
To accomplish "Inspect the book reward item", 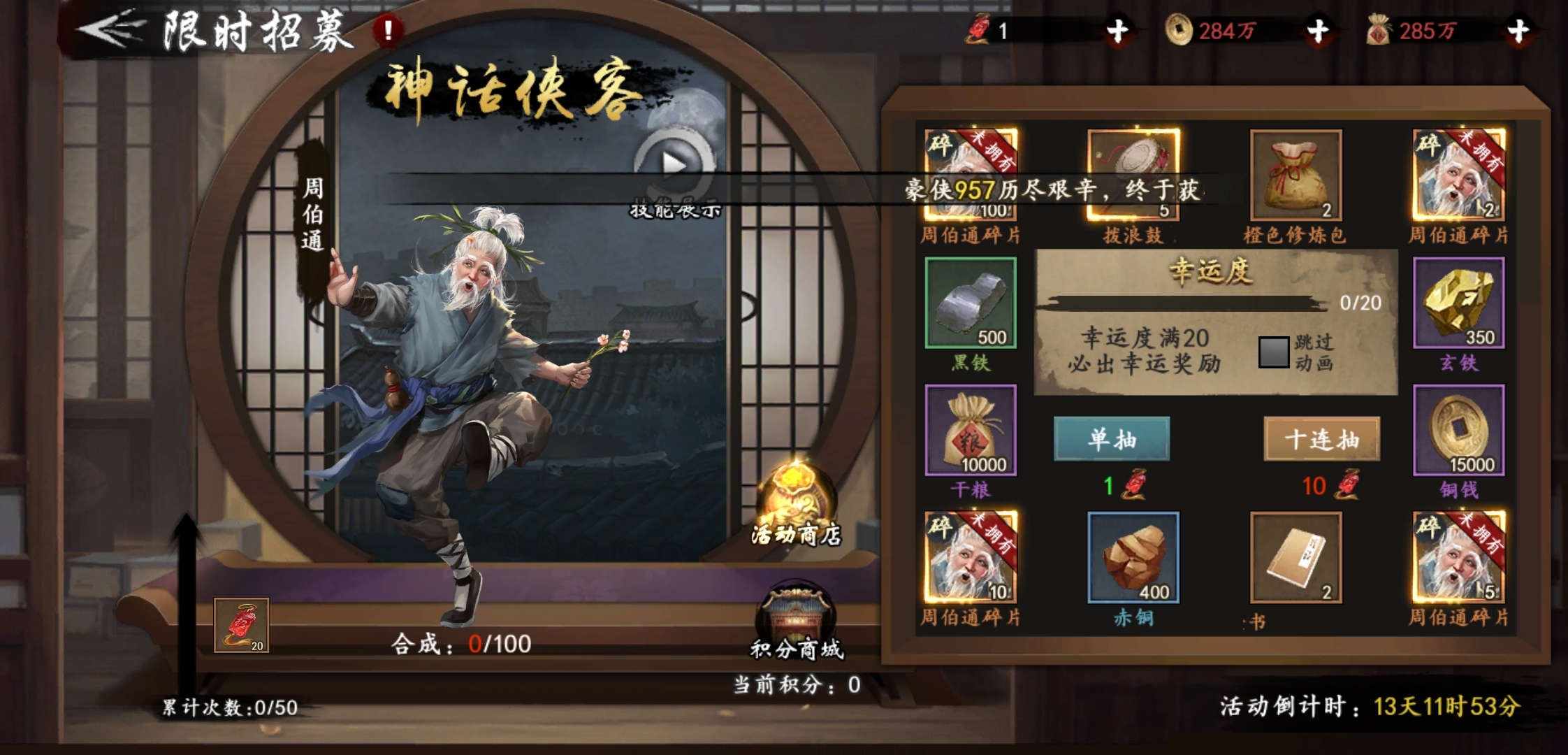I will (1295, 558).
